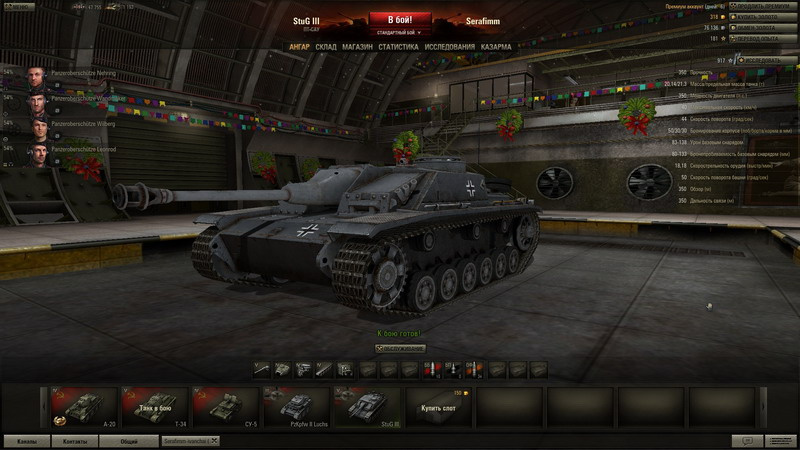Select the PzKpfw II Luchs tank
Image resolution: width=800 pixels, height=450 pixels.
coord(295,407)
